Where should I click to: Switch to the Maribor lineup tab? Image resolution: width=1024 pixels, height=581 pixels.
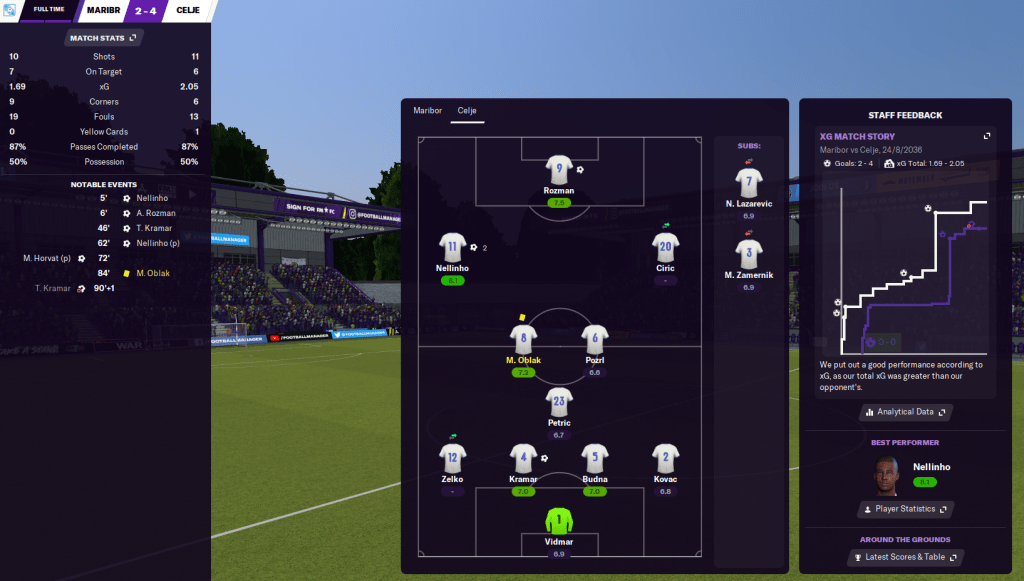[427, 111]
